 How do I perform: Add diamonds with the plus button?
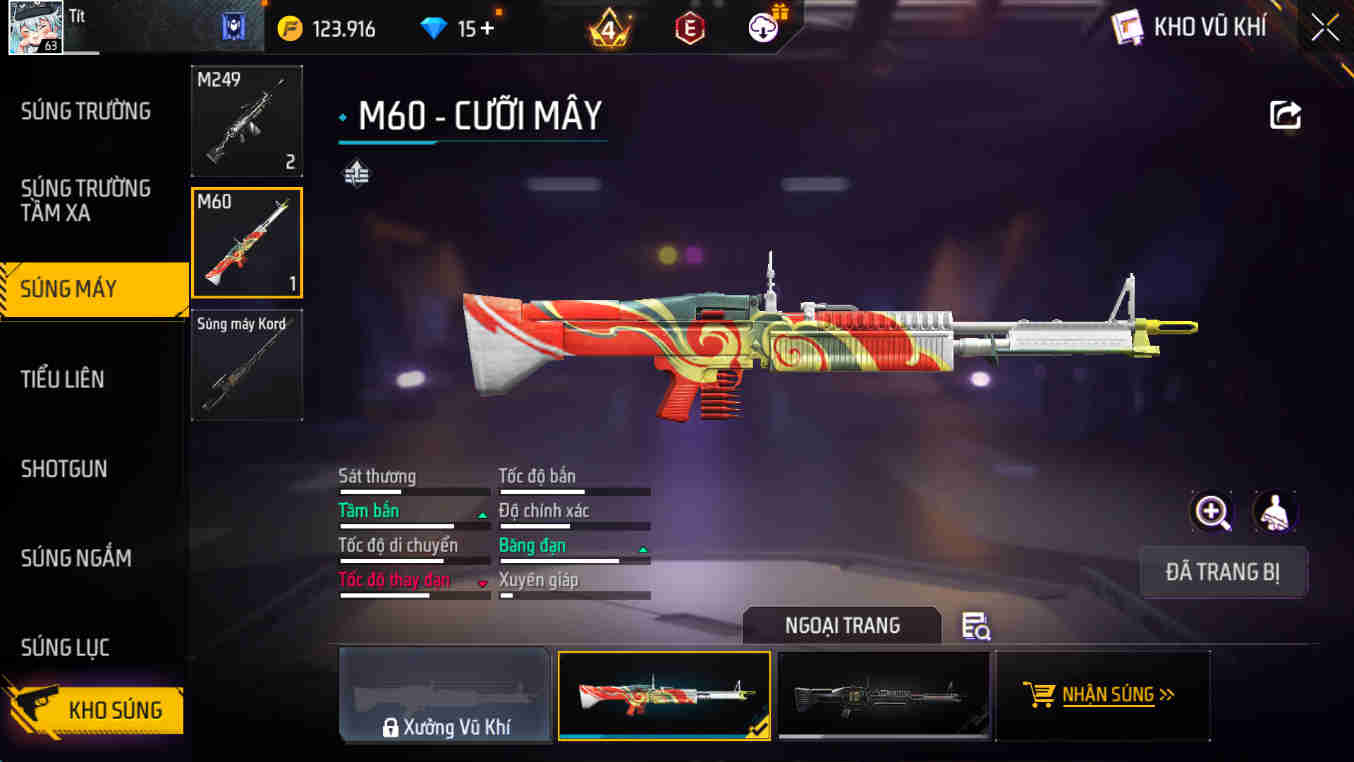[487, 28]
